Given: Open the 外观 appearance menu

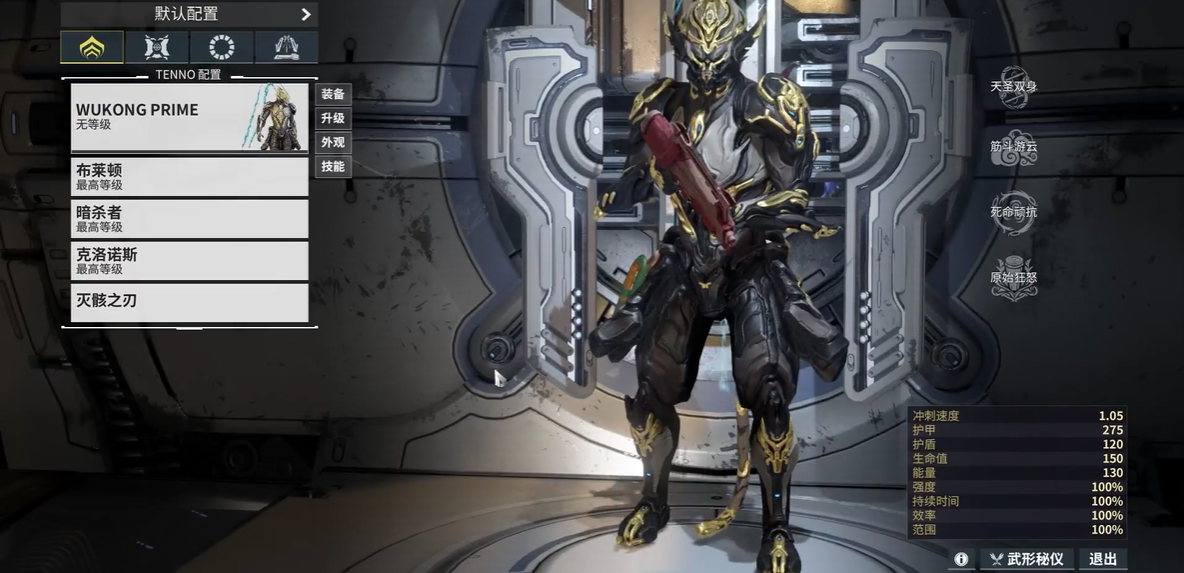Looking at the screenshot, I should tap(333, 142).
